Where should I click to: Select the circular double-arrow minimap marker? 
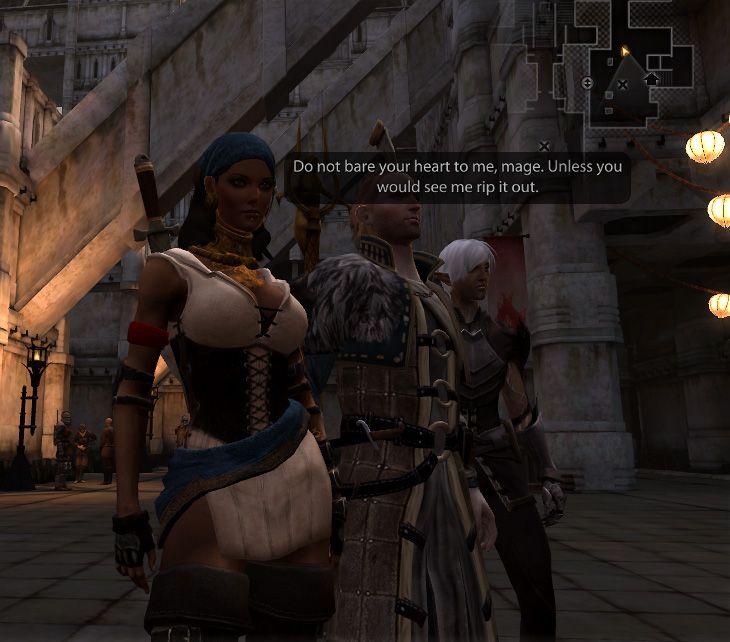pos(587,82)
